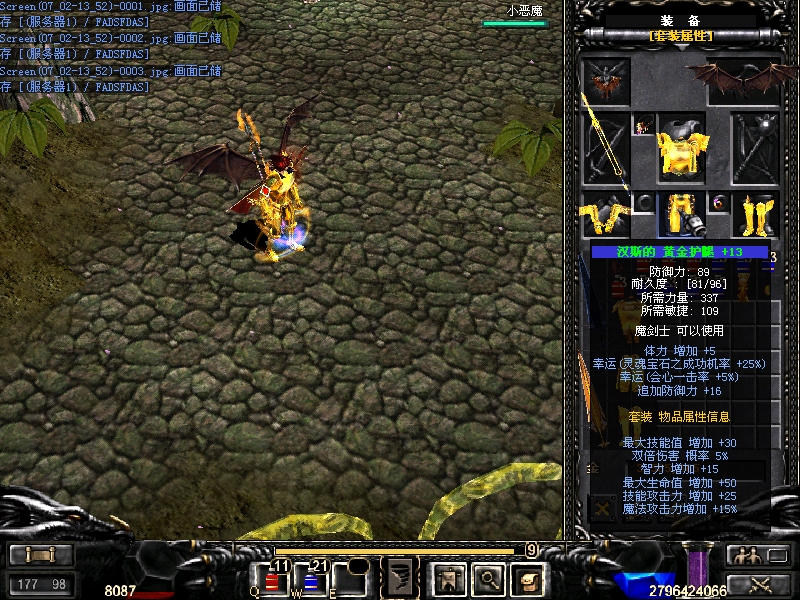Viewport: 800px width, 600px height.
Task: Toggle the 套装属性 set attributes label
Action: point(682,36)
